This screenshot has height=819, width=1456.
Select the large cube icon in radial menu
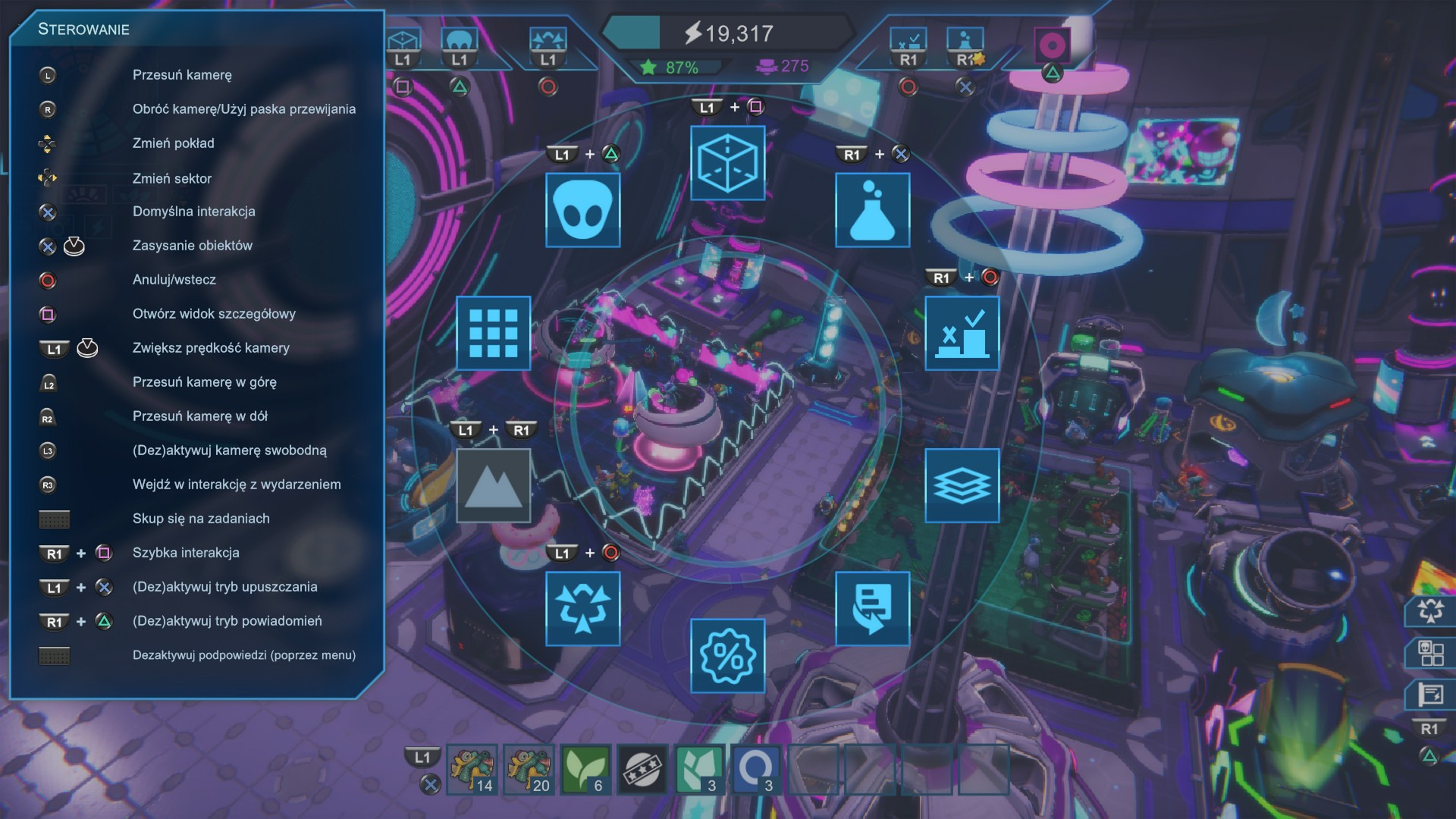[727, 163]
